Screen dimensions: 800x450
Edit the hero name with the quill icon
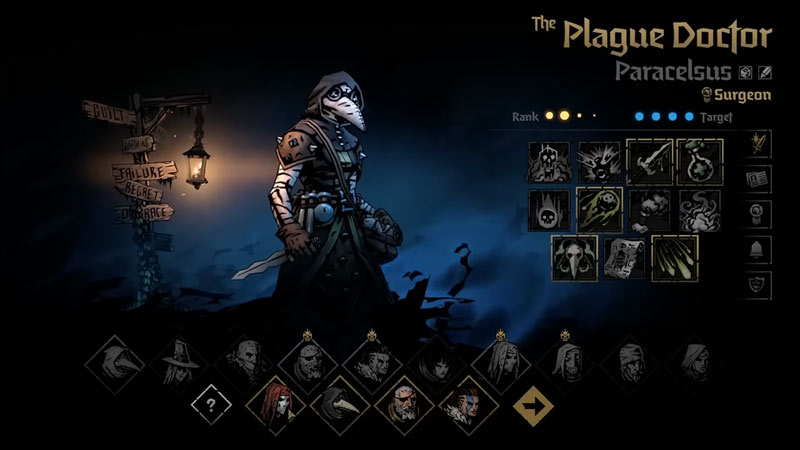pos(765,72)
